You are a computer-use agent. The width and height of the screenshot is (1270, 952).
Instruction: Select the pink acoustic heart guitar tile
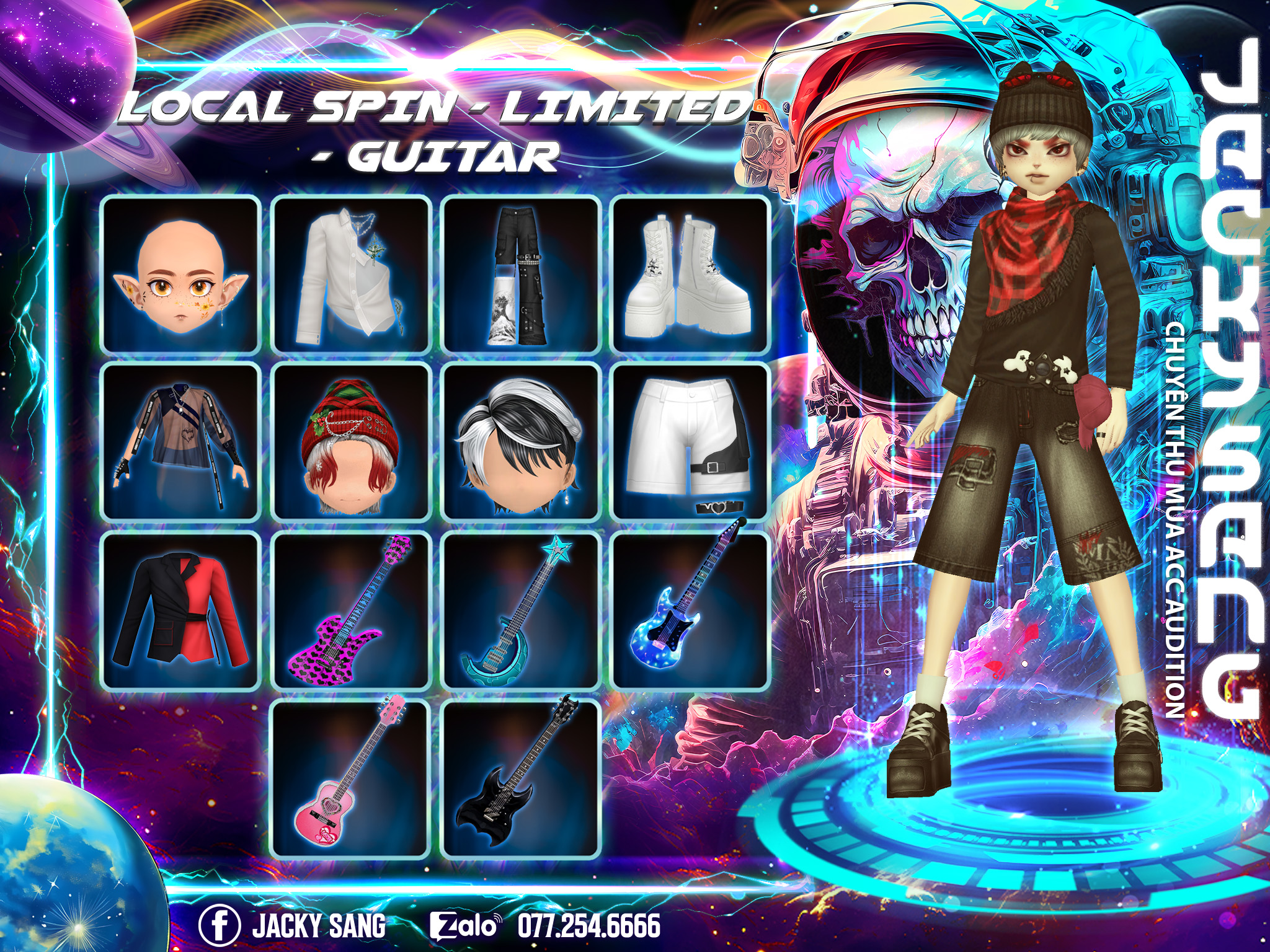[x=351, y=779]
